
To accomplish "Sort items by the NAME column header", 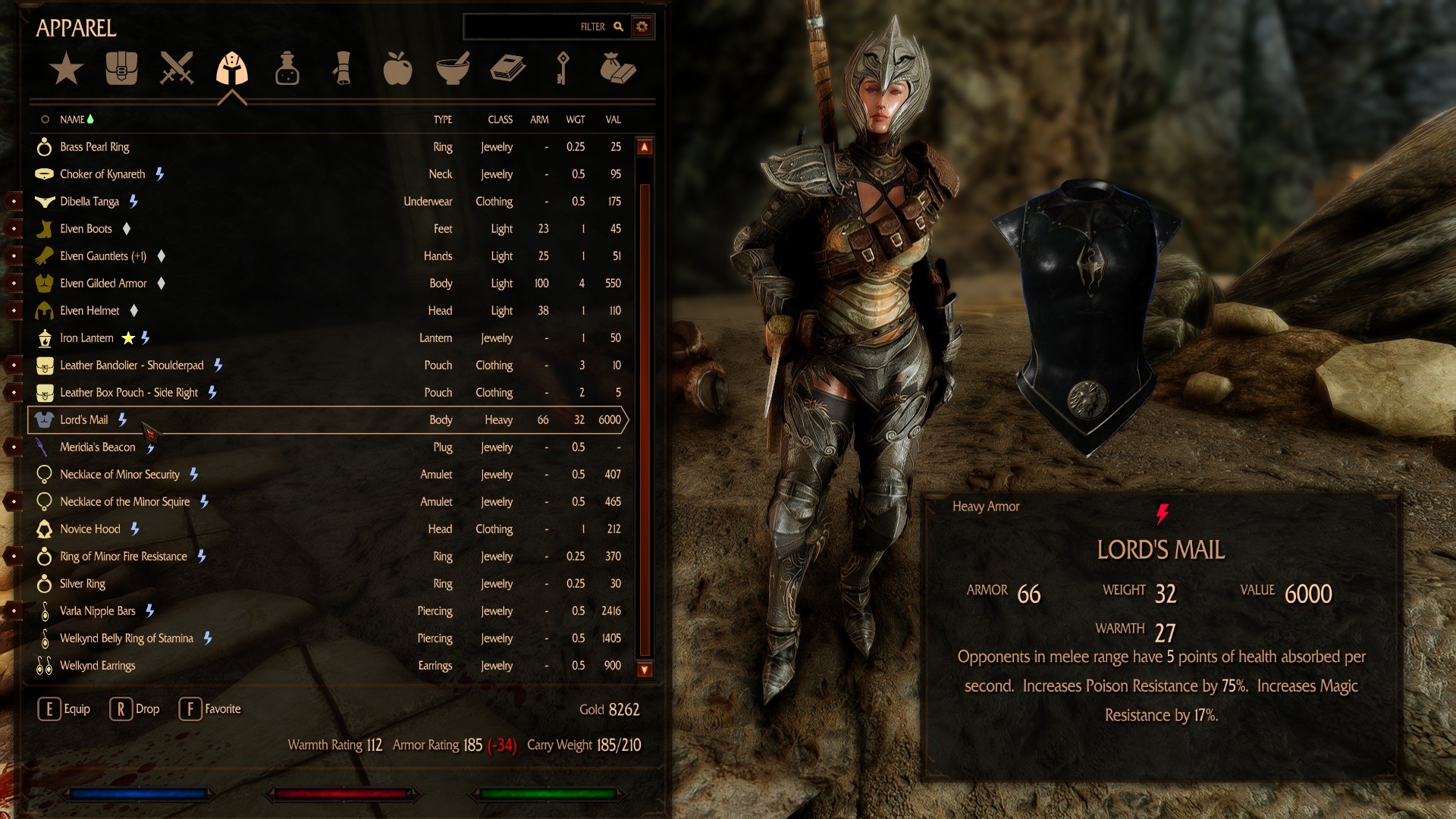I will (72, 120).
